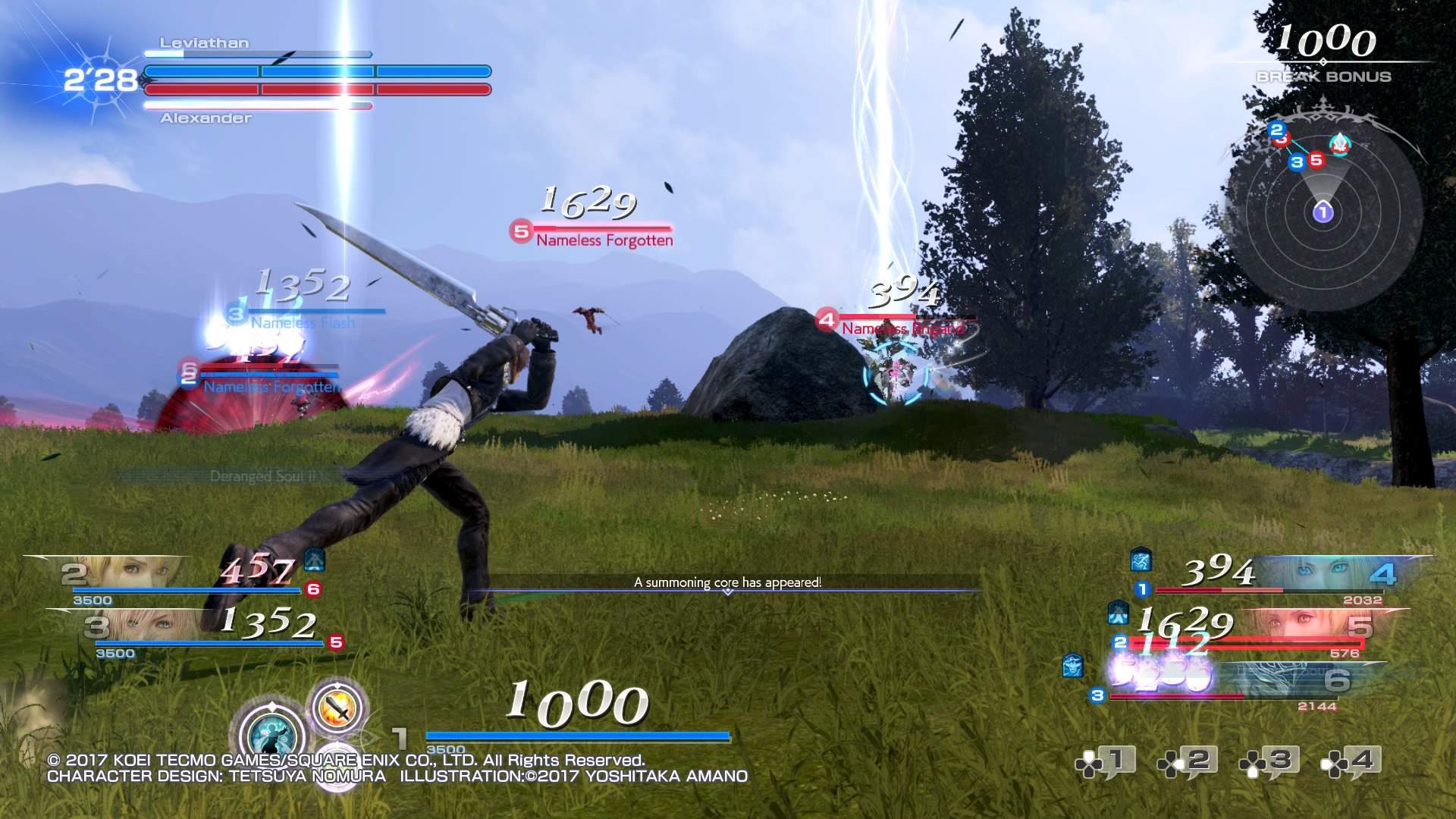1456x819 pixels.
Task: Use the teal glowing figure EX skill
Action: click(271, 736)
